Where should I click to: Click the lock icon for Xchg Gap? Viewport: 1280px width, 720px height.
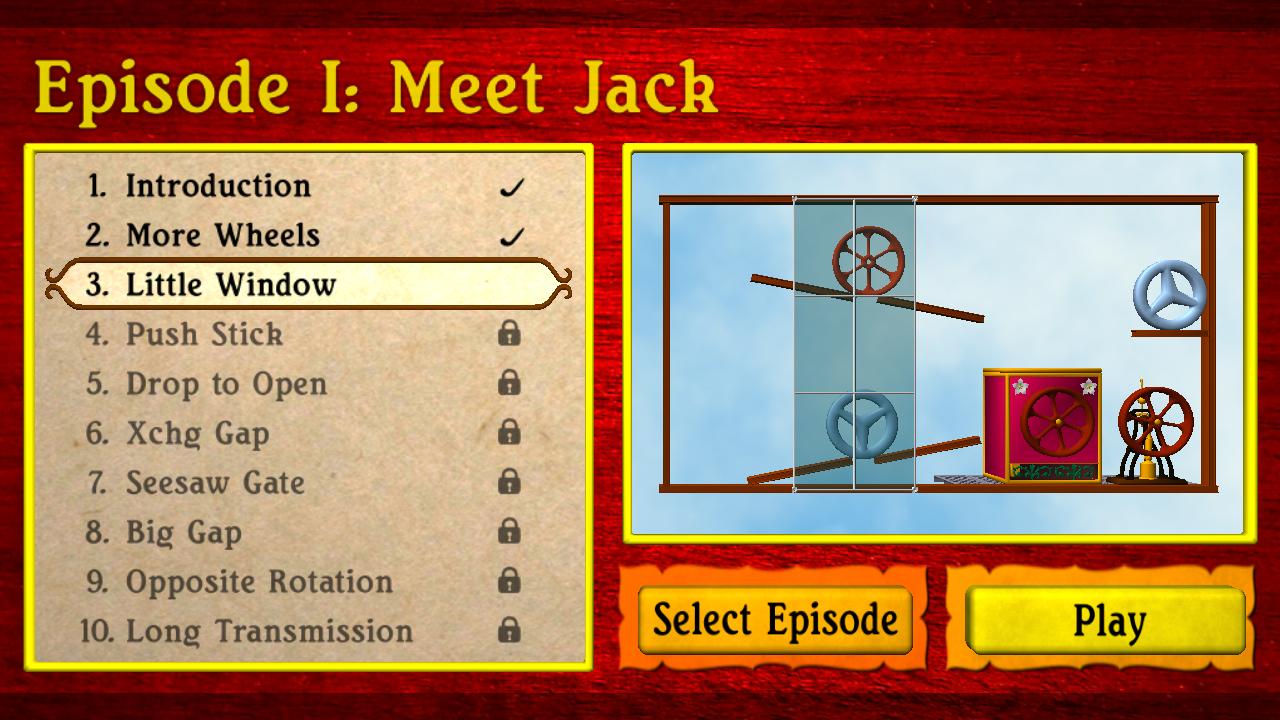click(509, 434)
